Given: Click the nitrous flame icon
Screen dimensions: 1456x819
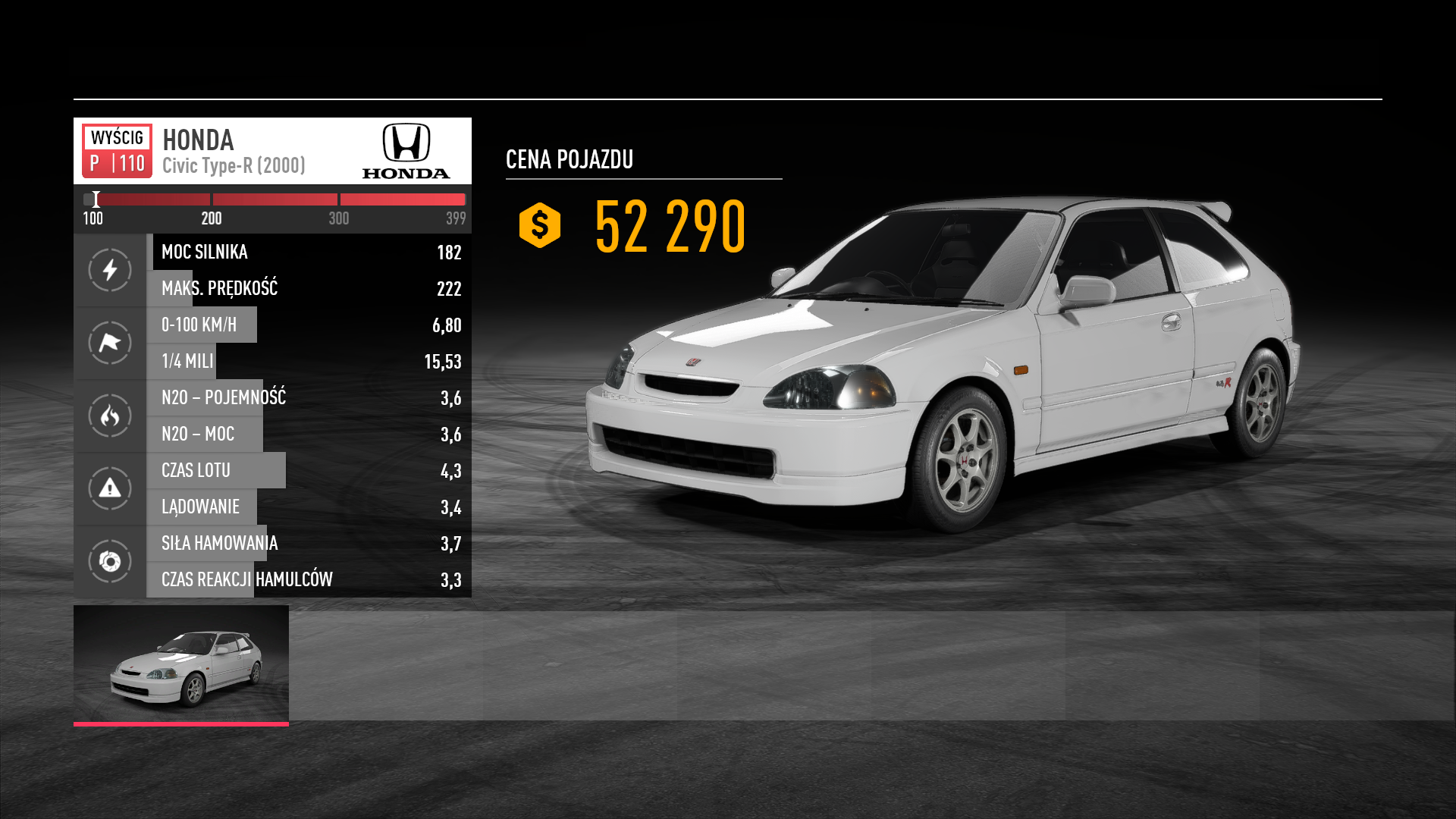Looking at the screenshot, I should click(x=110, y=416).
